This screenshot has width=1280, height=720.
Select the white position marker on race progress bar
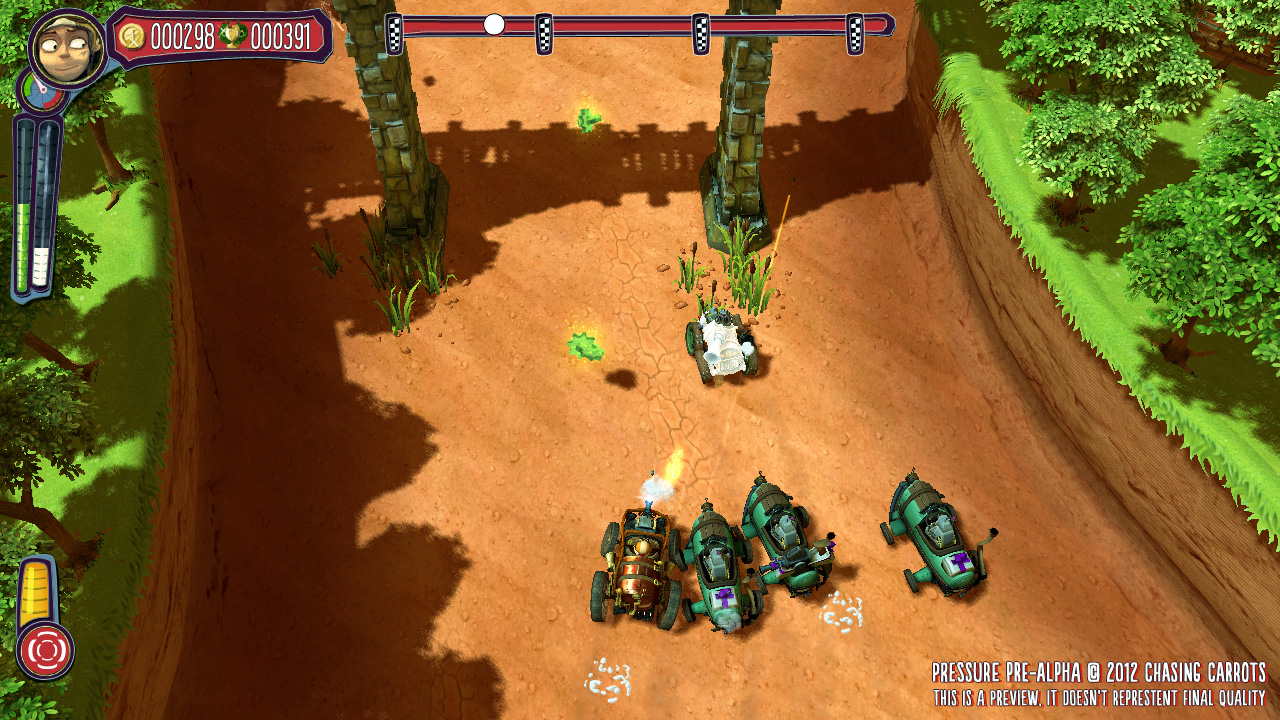pyautogui.click(x=494, y=25)
